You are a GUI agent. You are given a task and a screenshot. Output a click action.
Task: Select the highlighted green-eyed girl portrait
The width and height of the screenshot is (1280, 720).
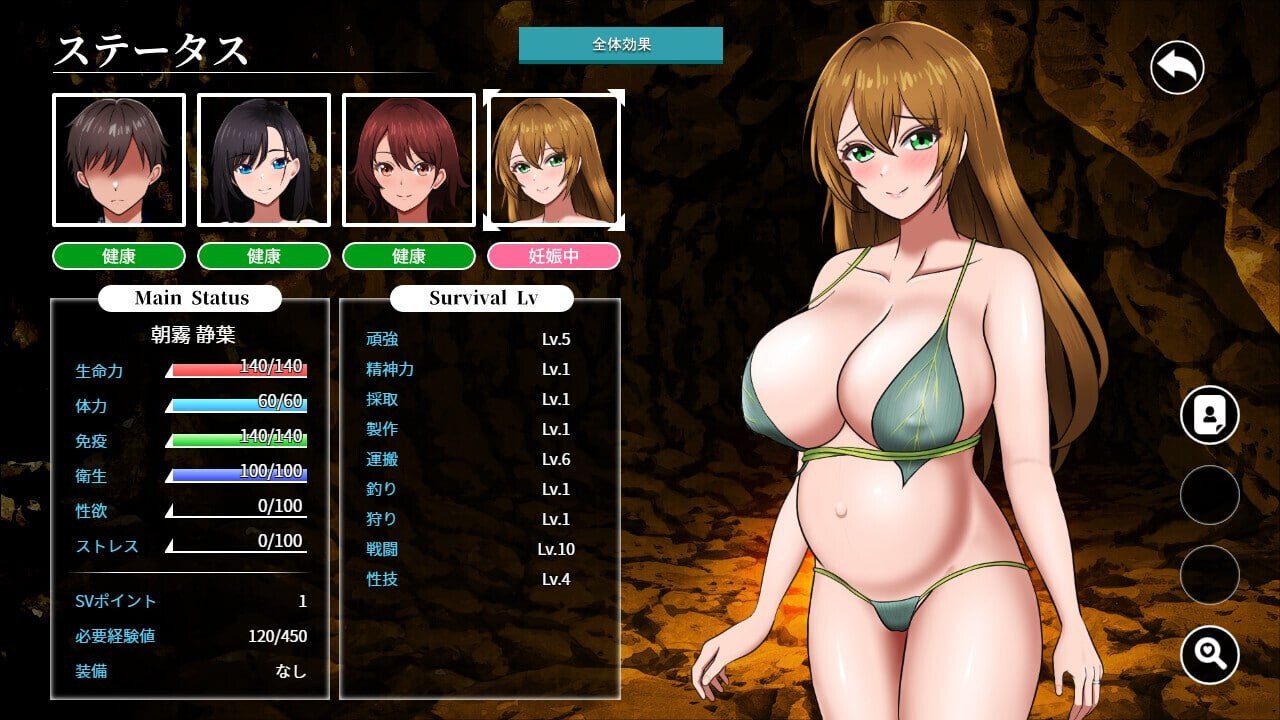tap(554, 159)
